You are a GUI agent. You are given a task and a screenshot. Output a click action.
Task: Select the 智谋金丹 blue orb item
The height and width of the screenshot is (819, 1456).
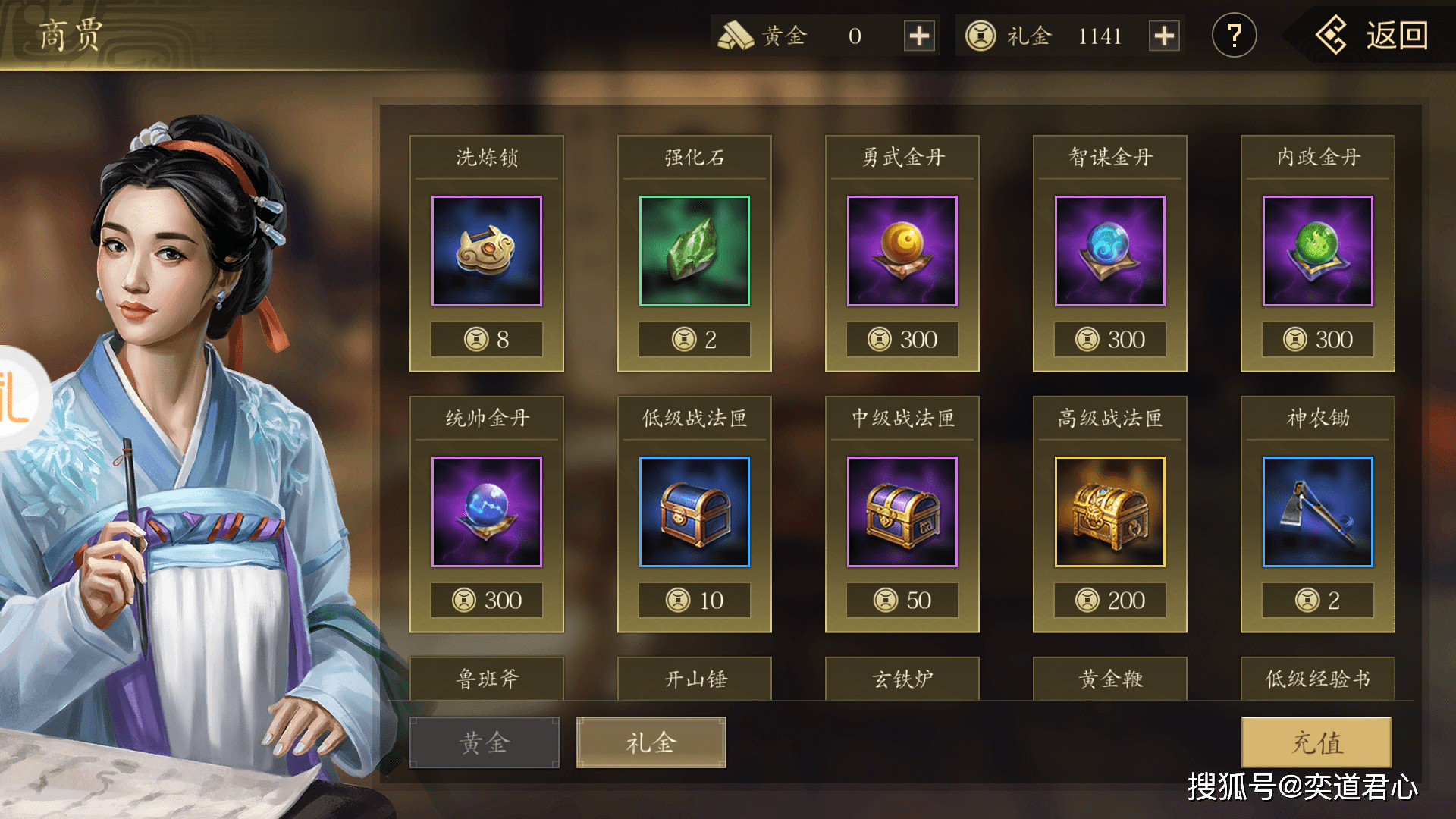[x=1110, y=252]
